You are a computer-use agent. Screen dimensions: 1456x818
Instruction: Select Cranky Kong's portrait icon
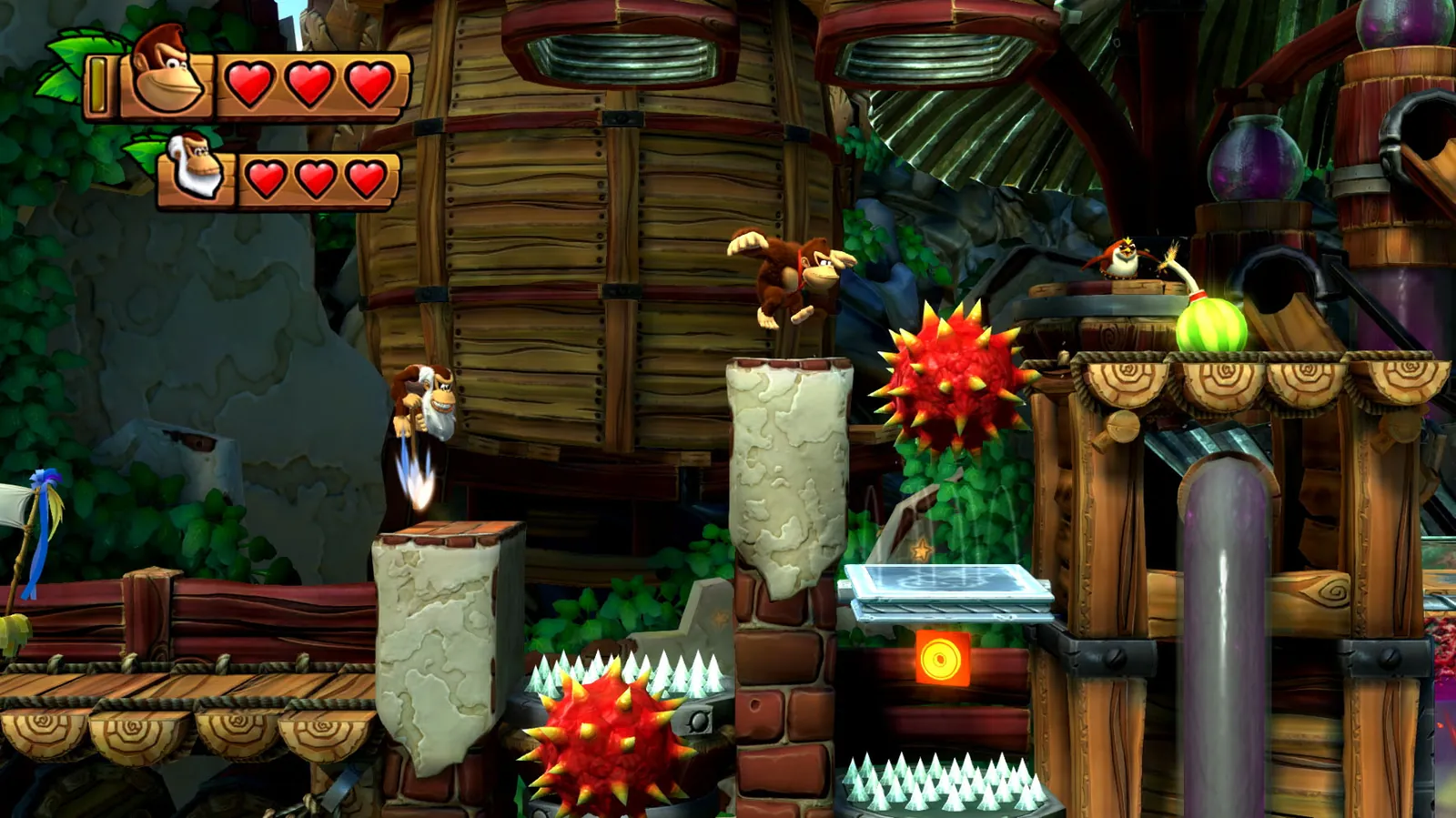pyautogui.click(x=194, y=168)
